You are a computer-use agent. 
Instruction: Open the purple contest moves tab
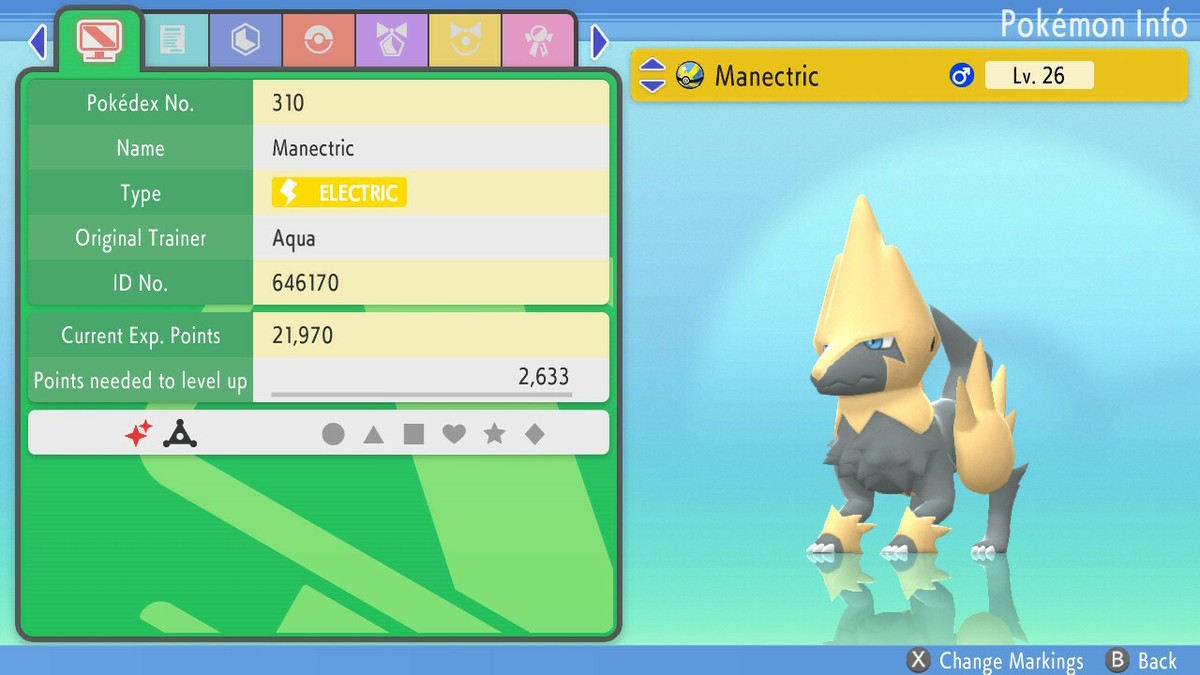391,41
